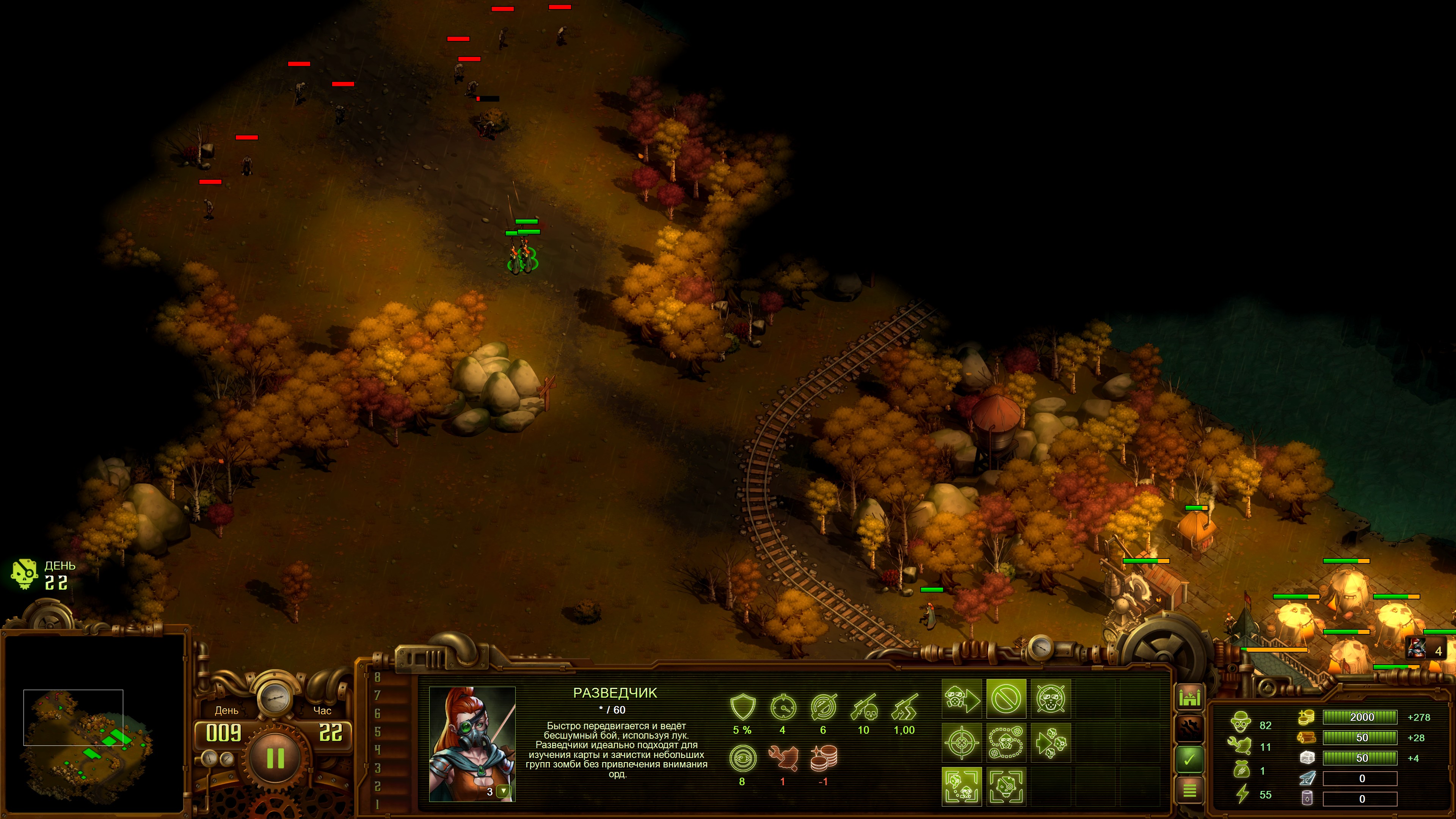
Task: Toggle the target-all-units mode icon
Action: tap(962, 786)
